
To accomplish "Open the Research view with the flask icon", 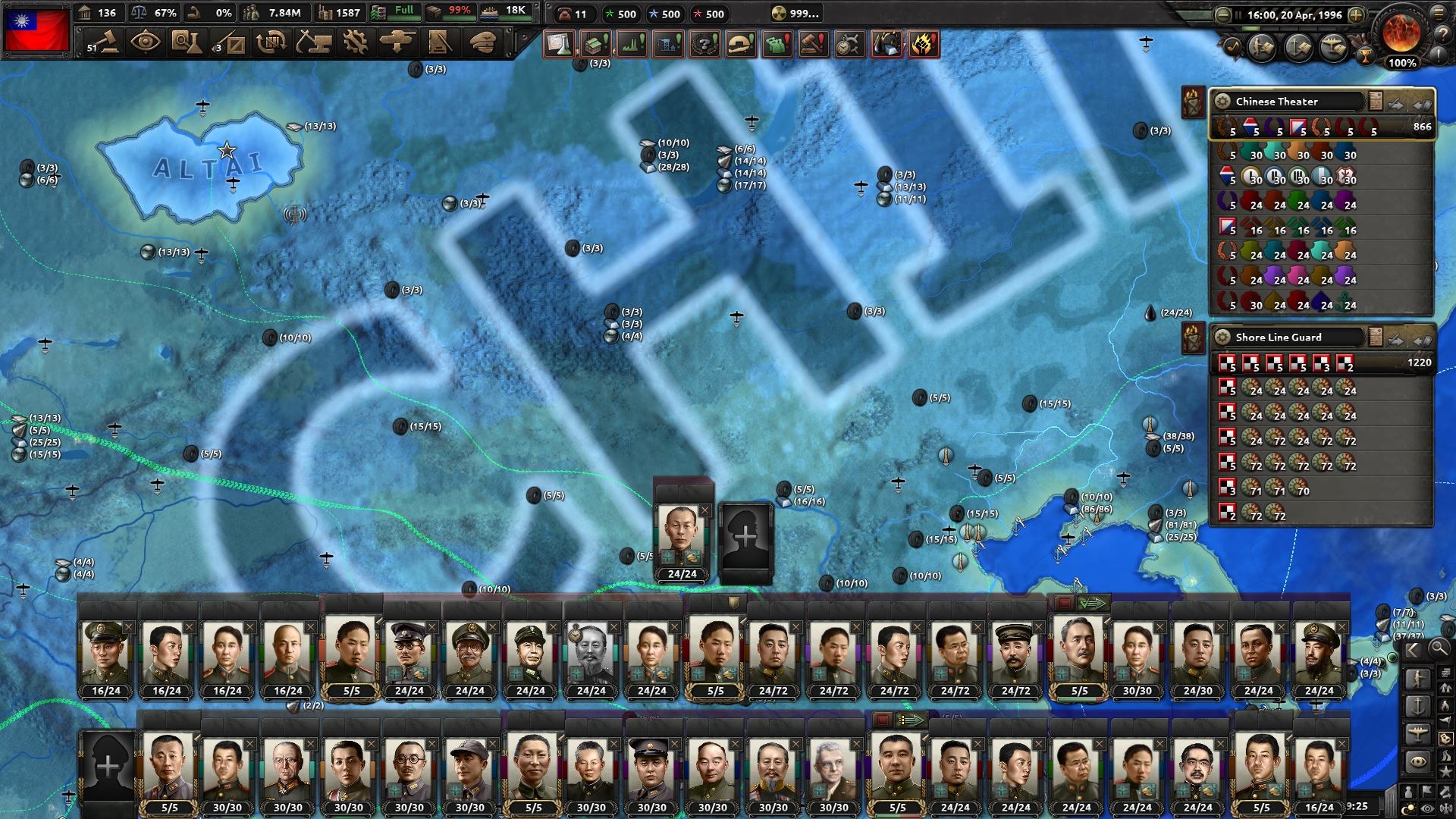I will tap(188, 43).
